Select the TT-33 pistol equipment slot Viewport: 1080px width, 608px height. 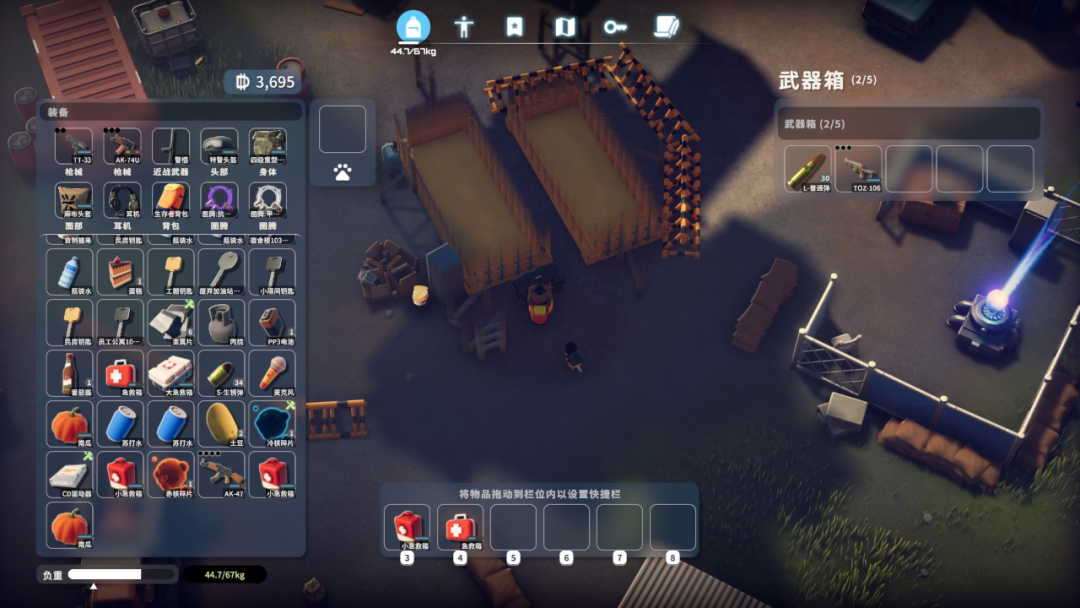tap(74, 146)
